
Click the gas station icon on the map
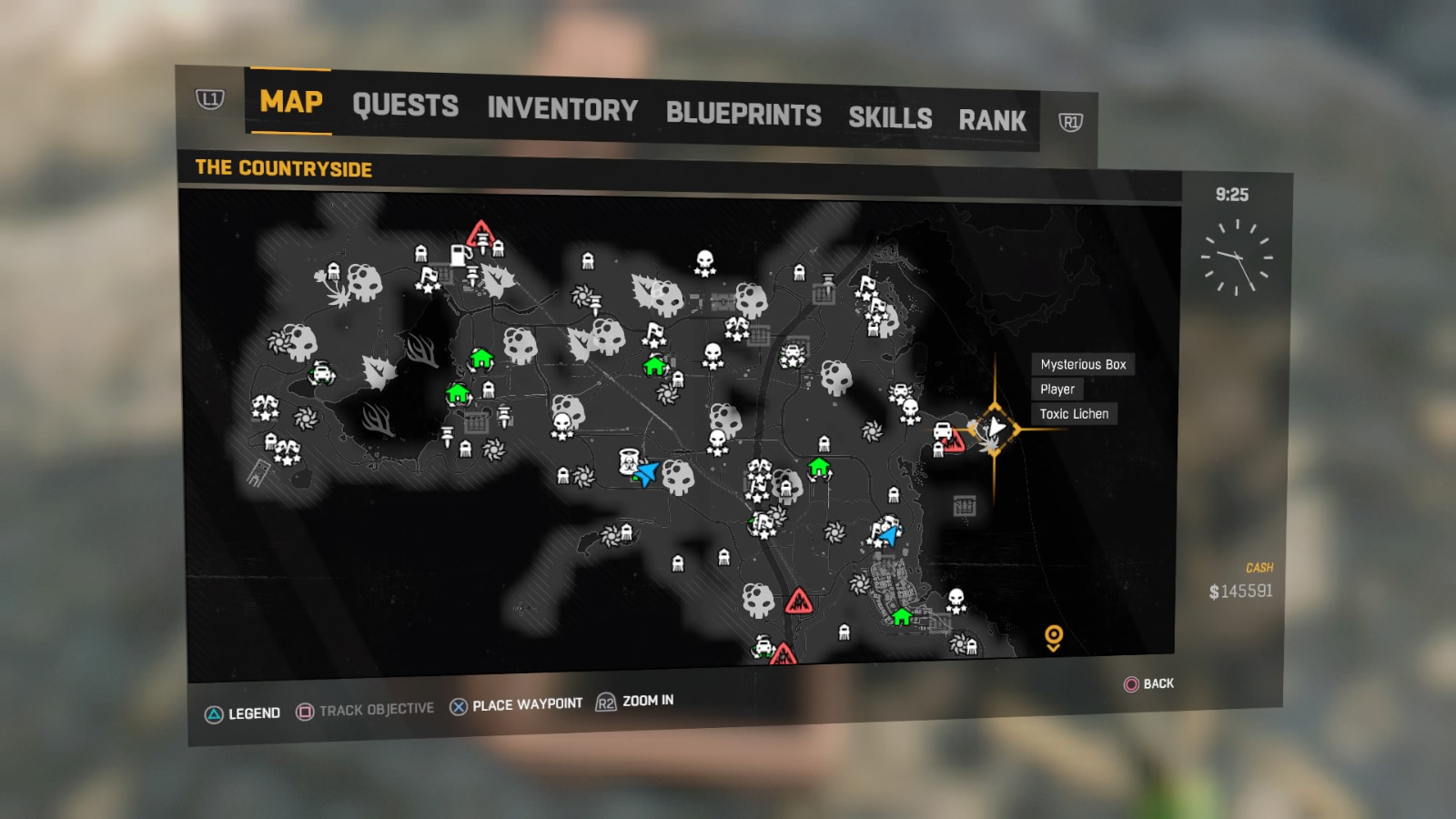(x=458, y=254)
